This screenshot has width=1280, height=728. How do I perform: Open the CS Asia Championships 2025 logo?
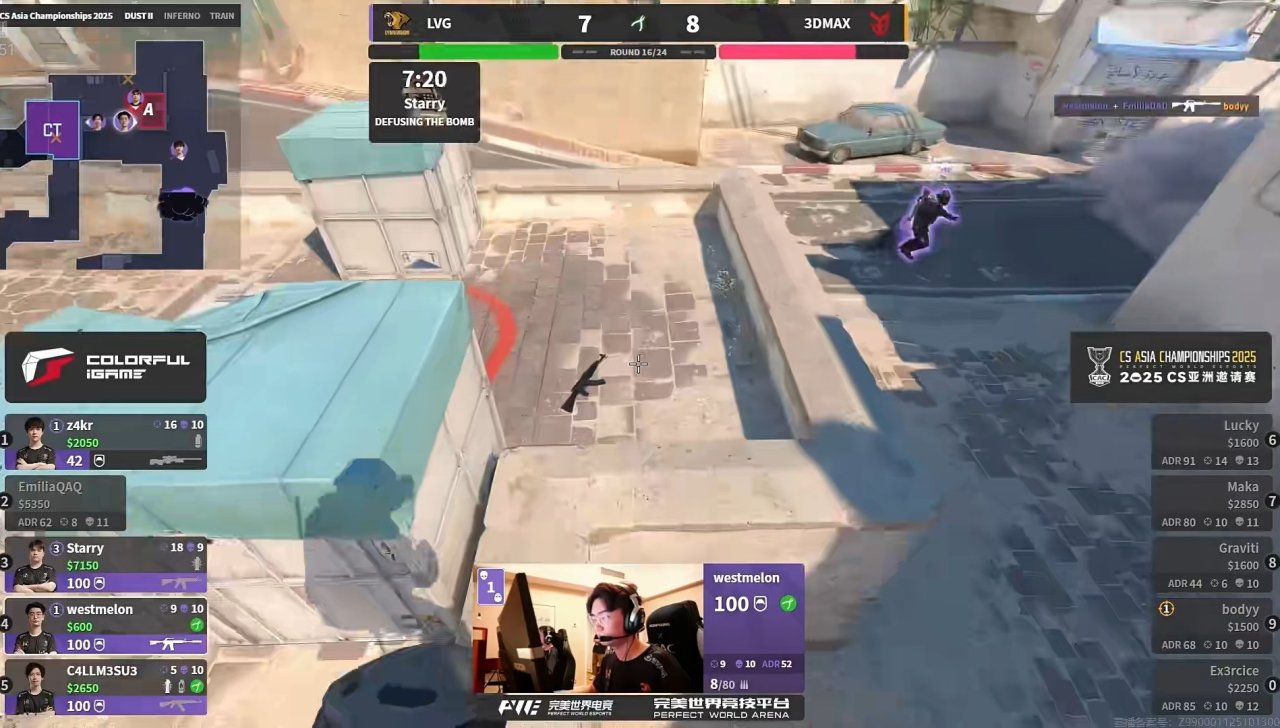tap(1170, 367)
